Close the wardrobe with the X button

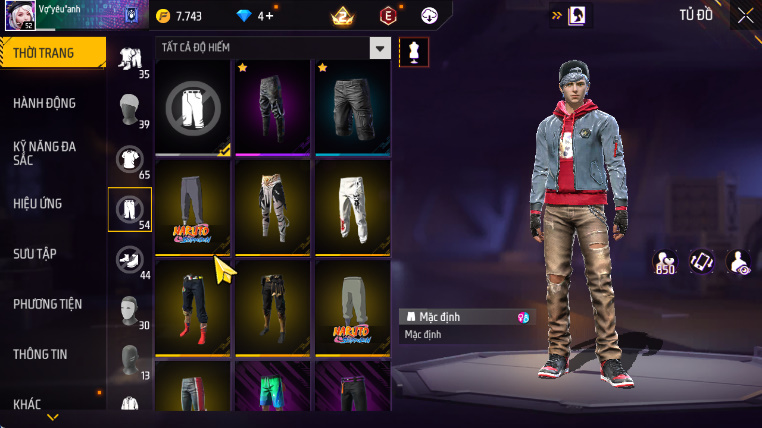click(x=745, y=15)
